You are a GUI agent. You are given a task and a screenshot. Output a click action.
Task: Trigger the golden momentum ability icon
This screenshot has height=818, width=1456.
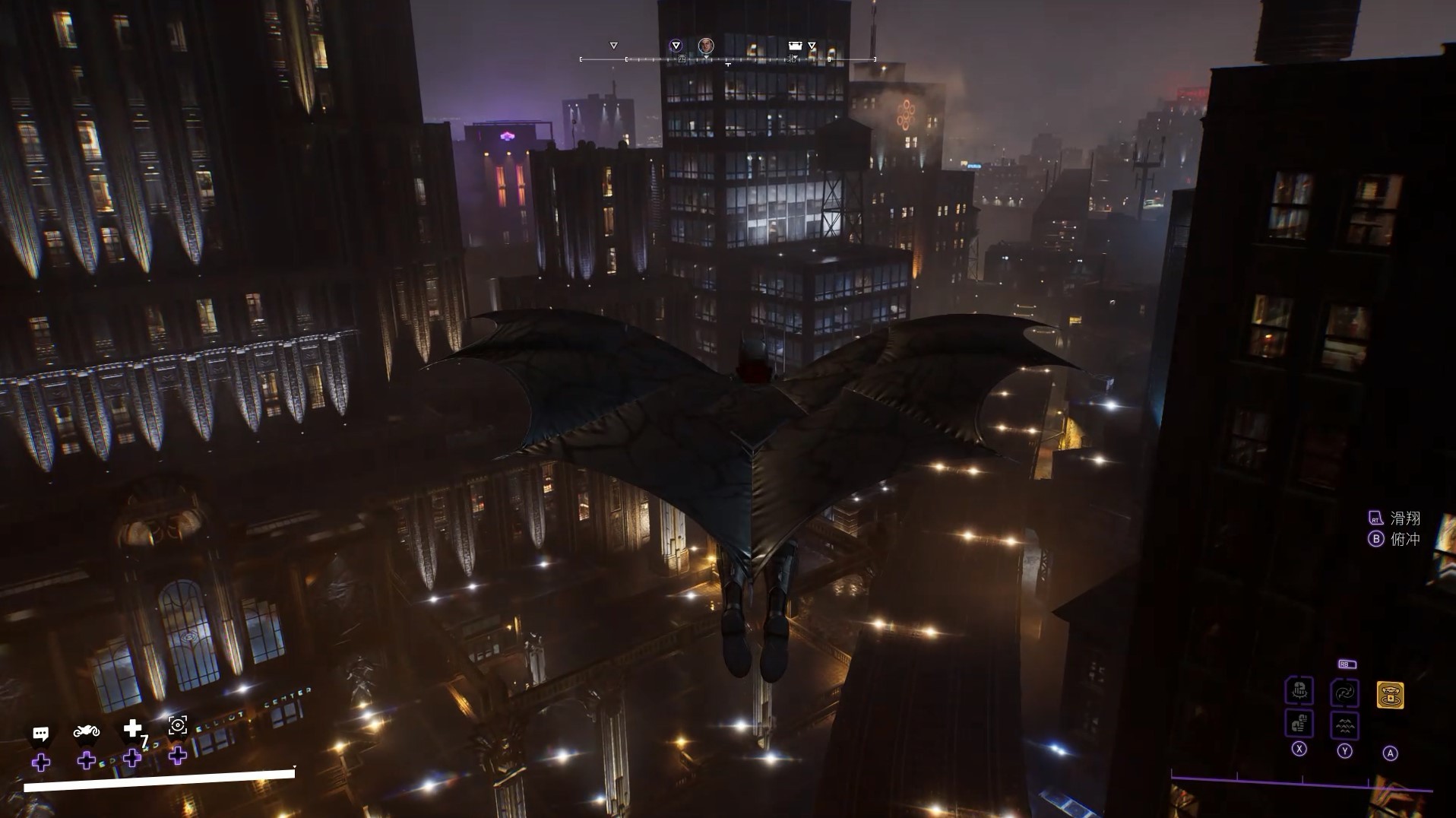coord(1390,695)
